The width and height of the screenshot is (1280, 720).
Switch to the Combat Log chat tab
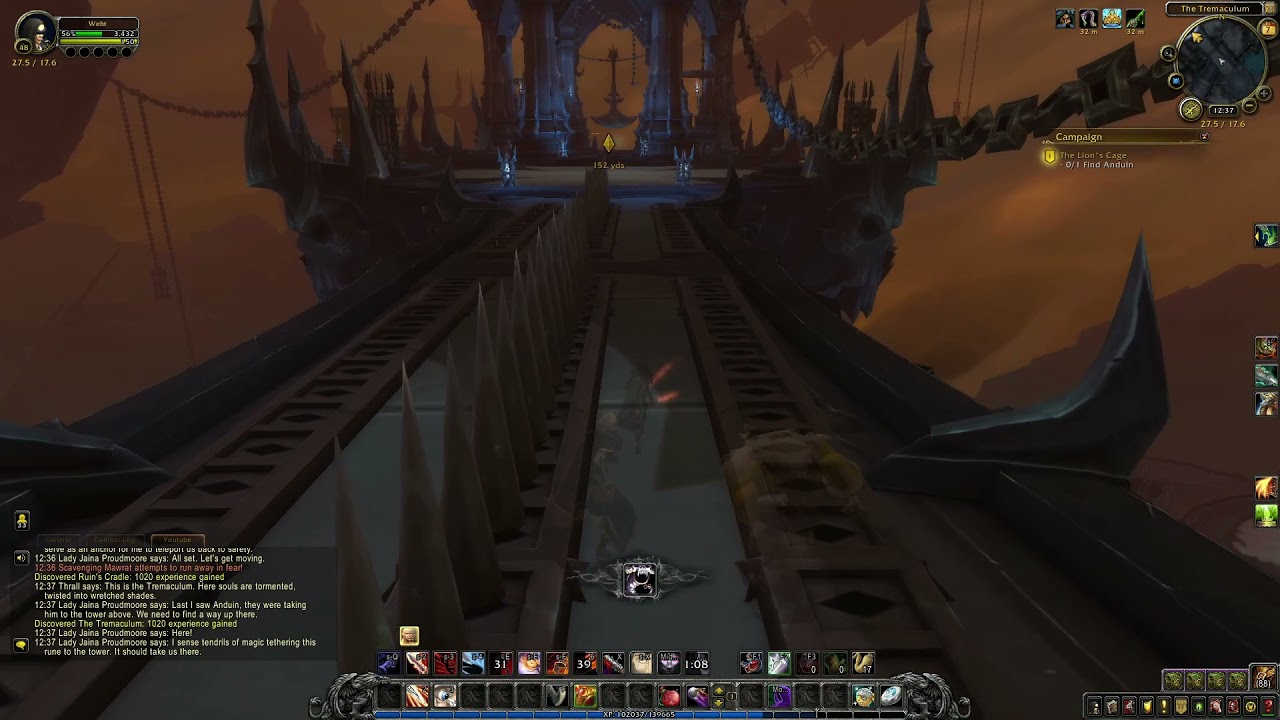(x=115, y=540)
